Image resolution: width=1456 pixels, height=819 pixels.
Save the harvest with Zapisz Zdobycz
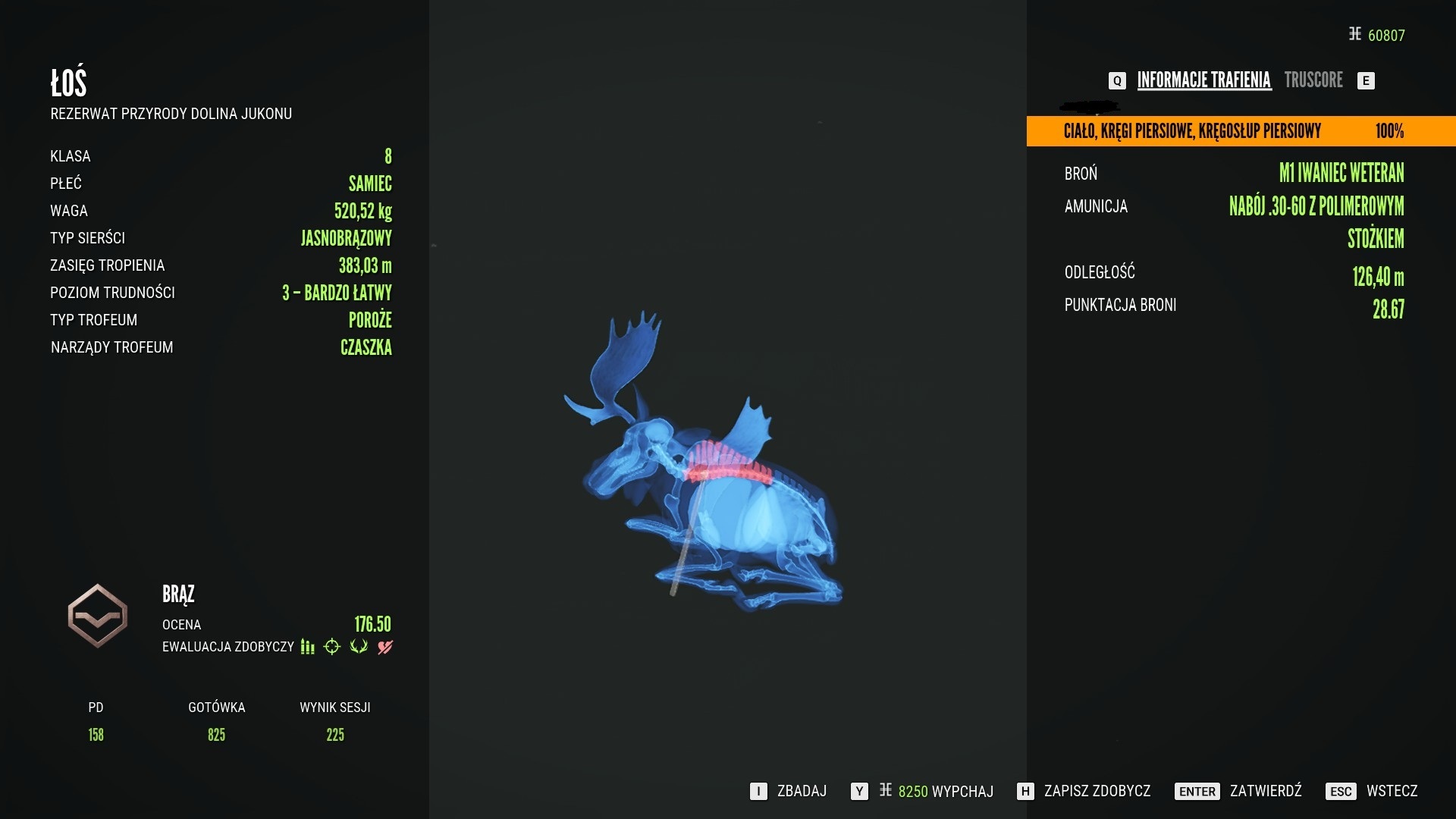pos(1084,792)
